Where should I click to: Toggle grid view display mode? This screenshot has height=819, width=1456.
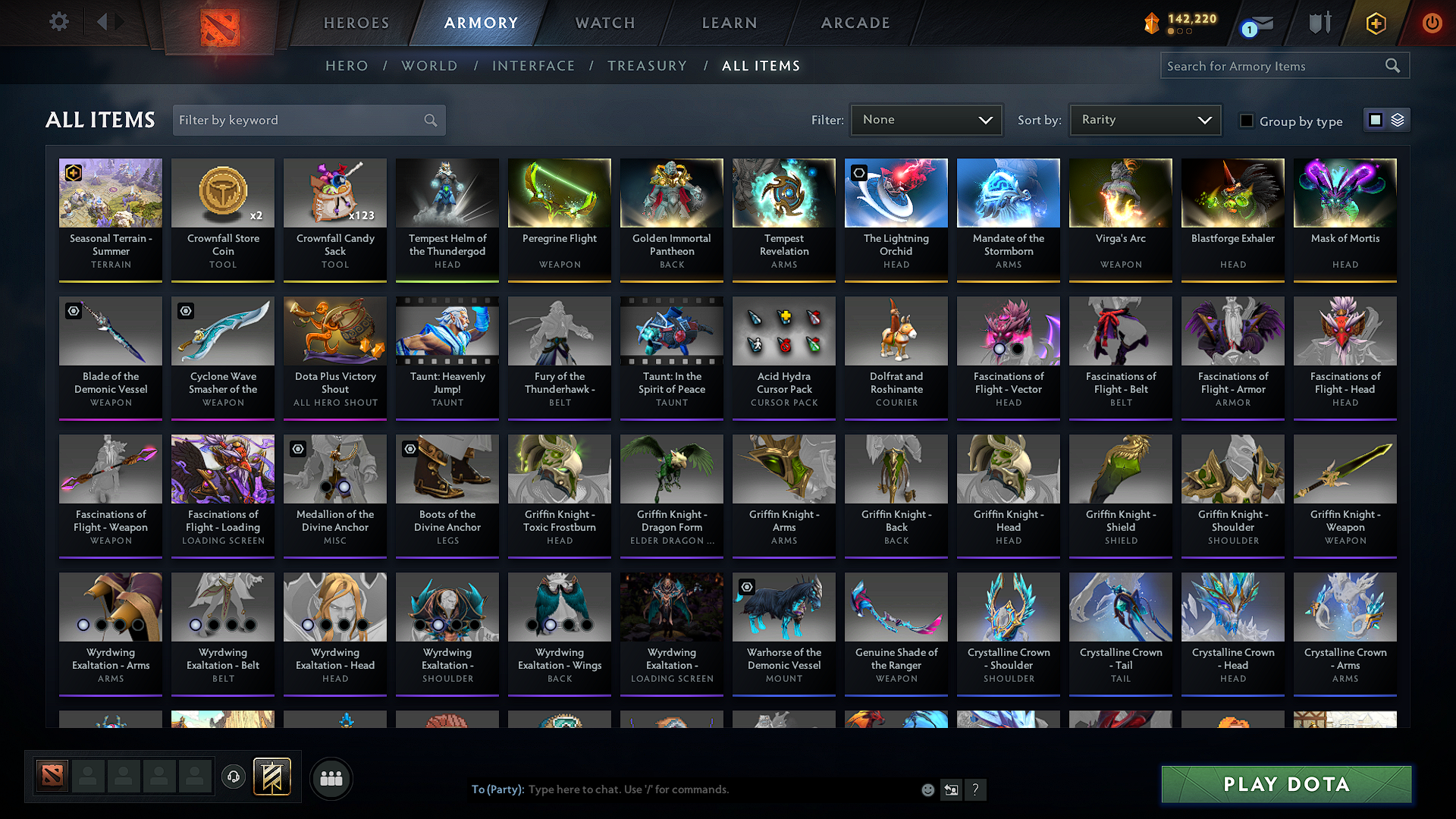tap(1376, 119)
